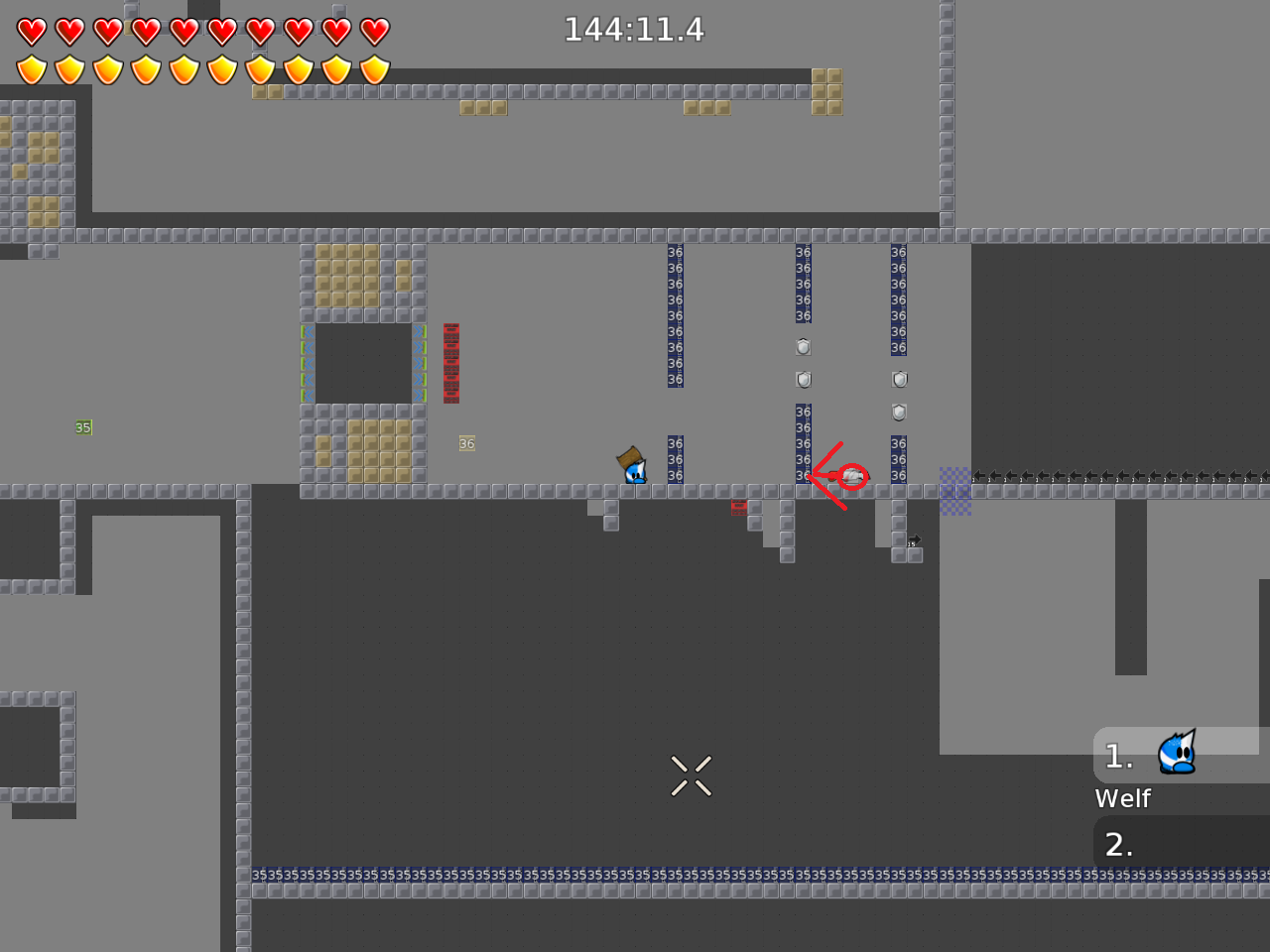Click the checkered finish tile at the platform edge
Image resolution: width=1270 pixels, height=952 pixels.
click(x=955, y=490)
